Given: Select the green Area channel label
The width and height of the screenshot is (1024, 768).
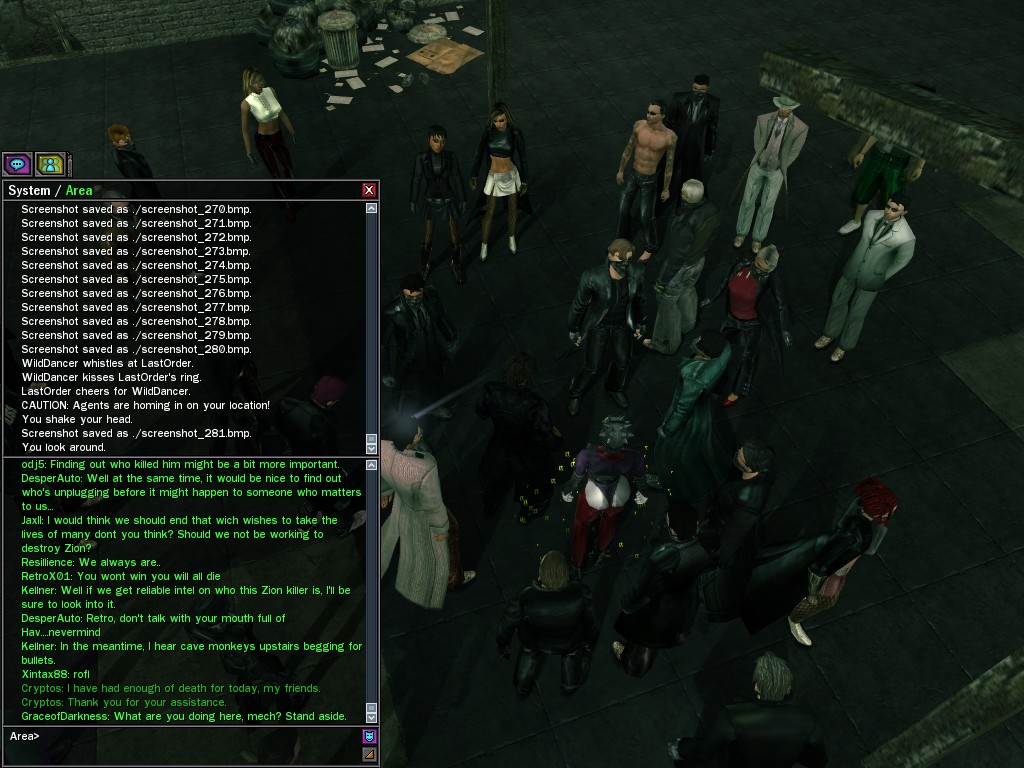Looking at the screenshot, I should [x=79, y=190].
